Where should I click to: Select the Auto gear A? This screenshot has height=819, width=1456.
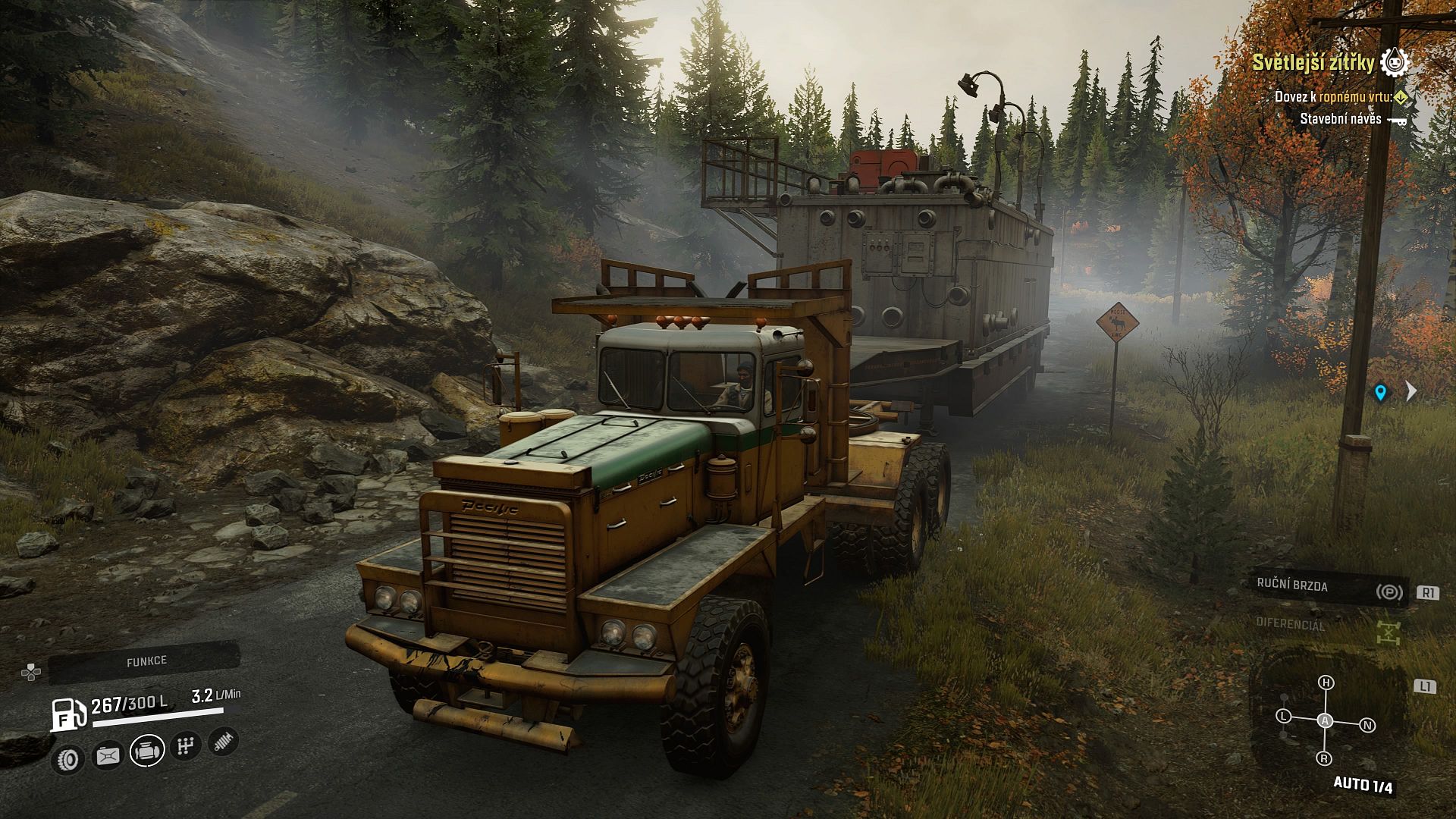pyautogui.click(x=1325, y=721)
